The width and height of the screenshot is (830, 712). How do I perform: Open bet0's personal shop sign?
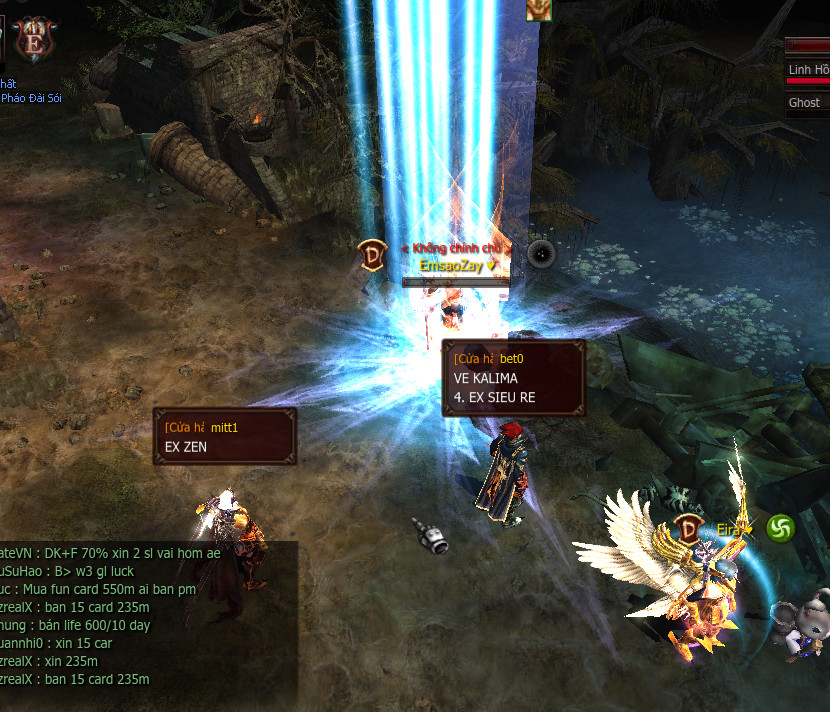tap(514, 378)
